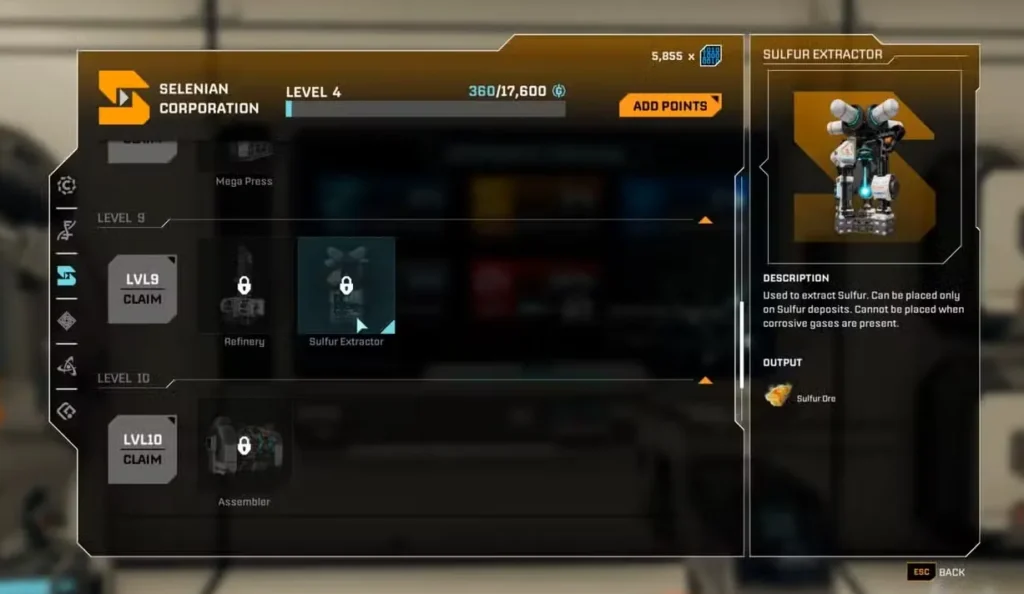
Task: Click the Sulfur Ore output icon
Action: click(x=778, y=396)
